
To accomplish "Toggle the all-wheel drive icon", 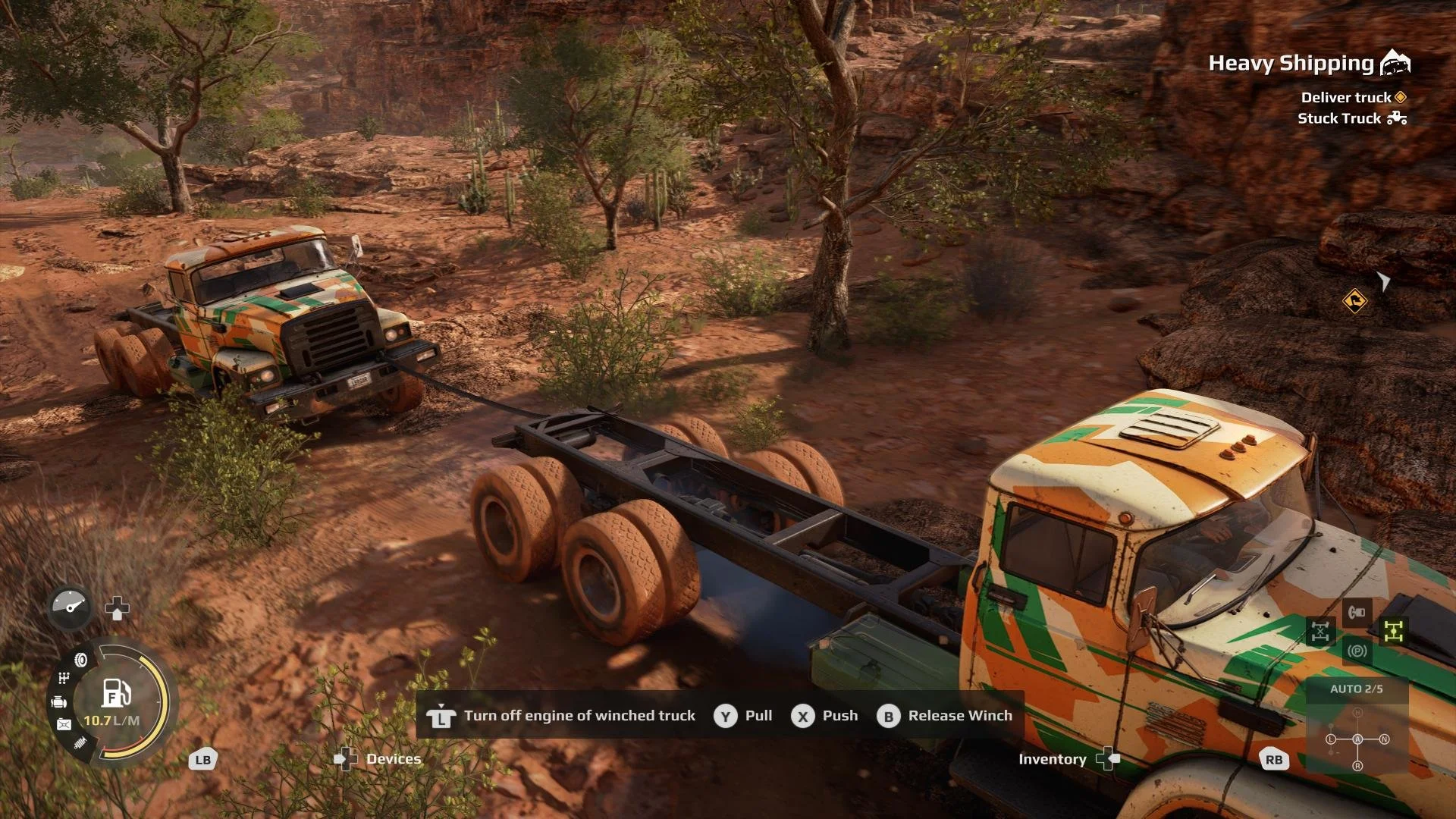I will click(x=1394, y=631).
